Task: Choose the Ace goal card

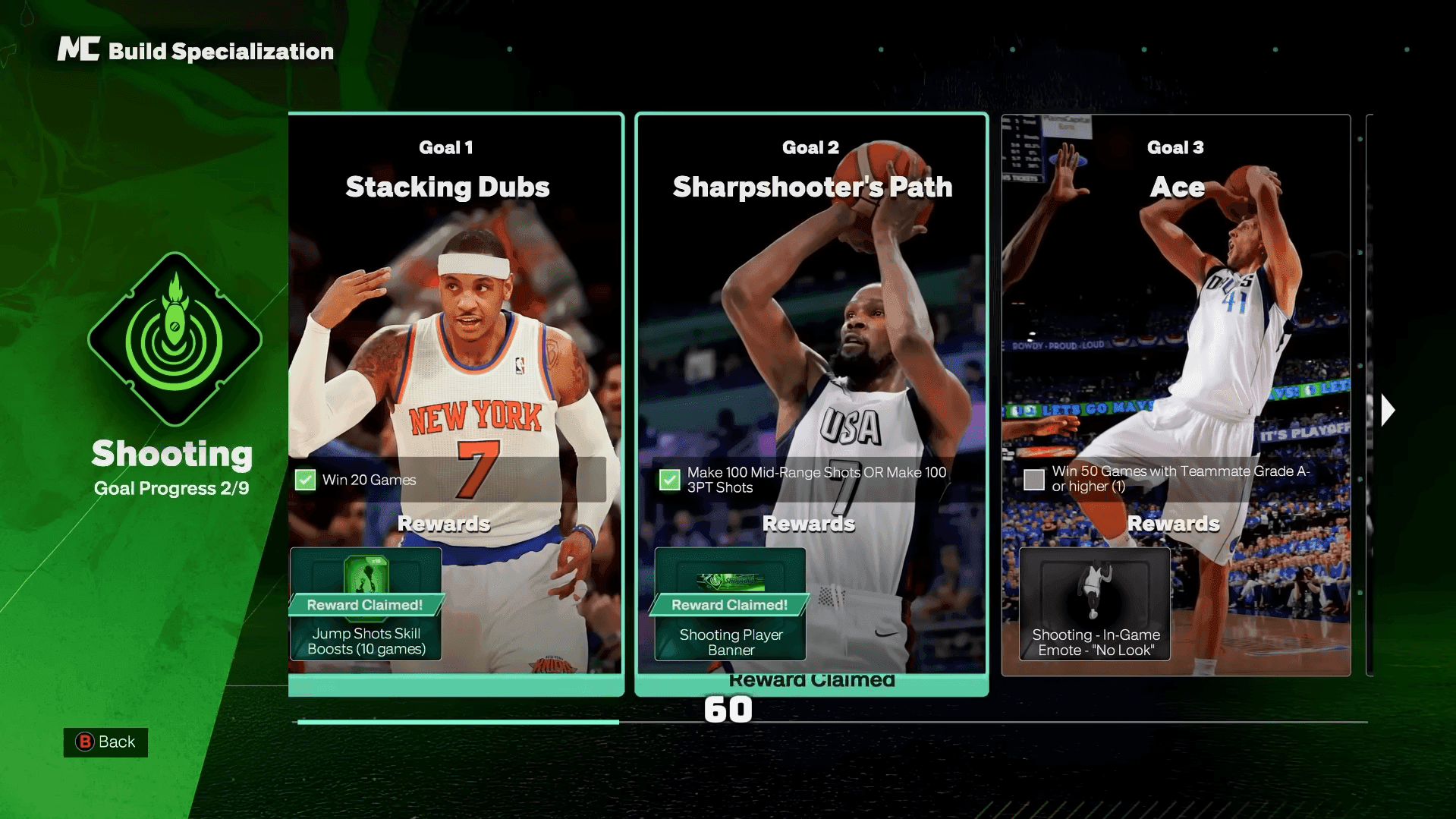Action: click(x=1175, y=342)
